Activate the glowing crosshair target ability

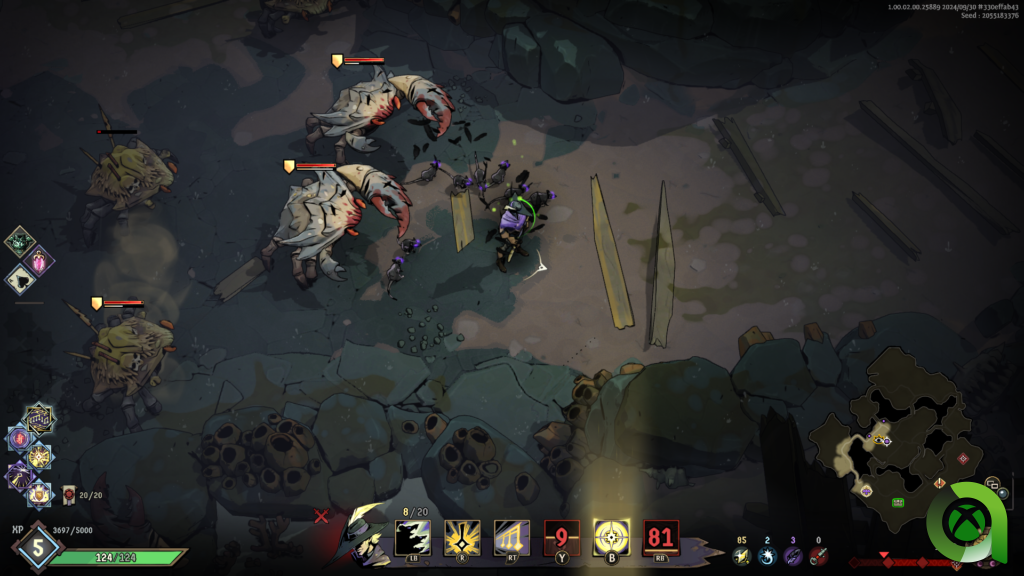(x=611, y=538)
